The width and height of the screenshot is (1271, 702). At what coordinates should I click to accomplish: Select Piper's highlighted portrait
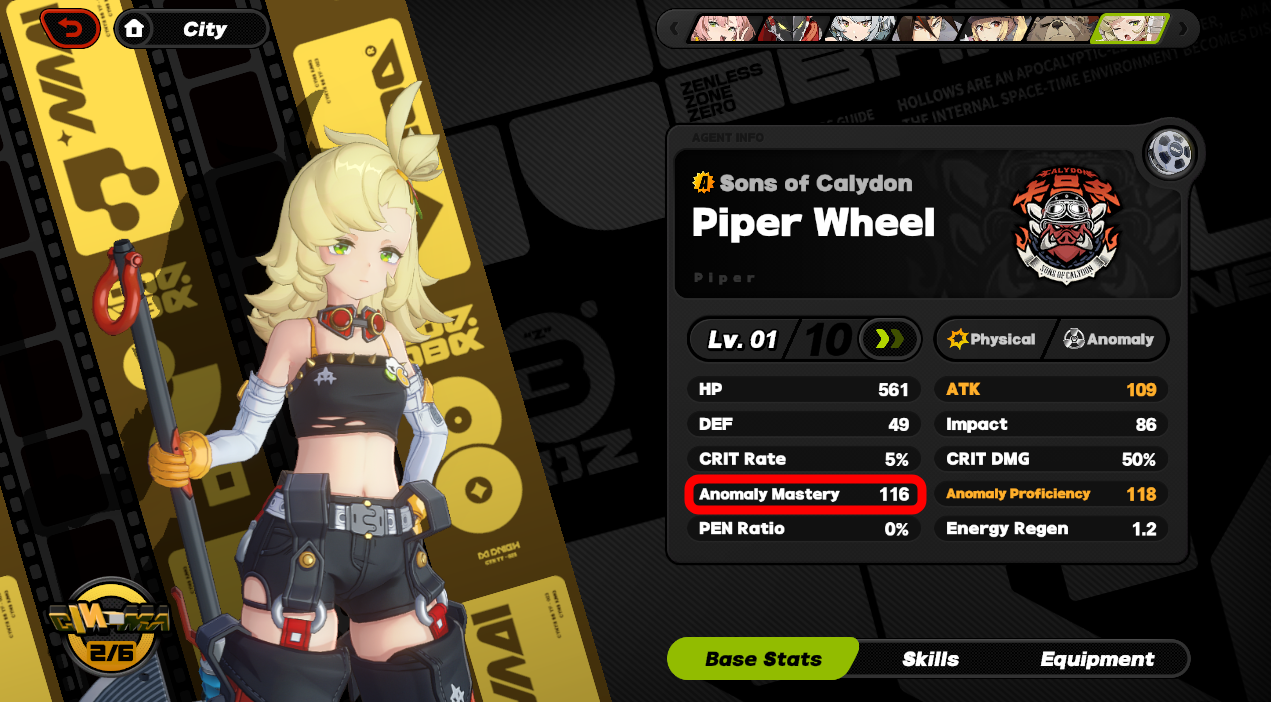pos(1130,28)
